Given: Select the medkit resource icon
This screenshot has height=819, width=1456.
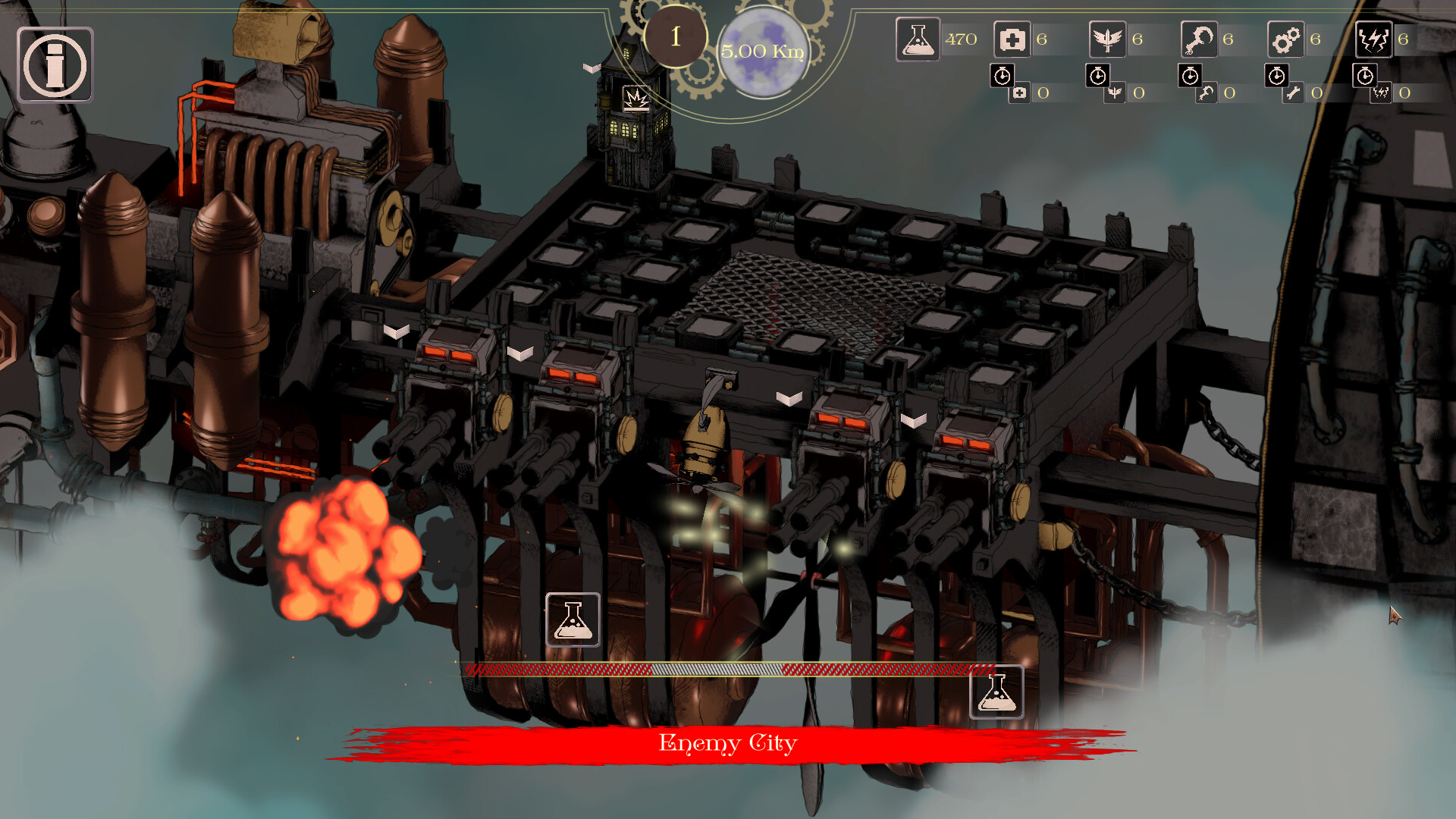Looking at the screenshot, I should [1012, 39].
